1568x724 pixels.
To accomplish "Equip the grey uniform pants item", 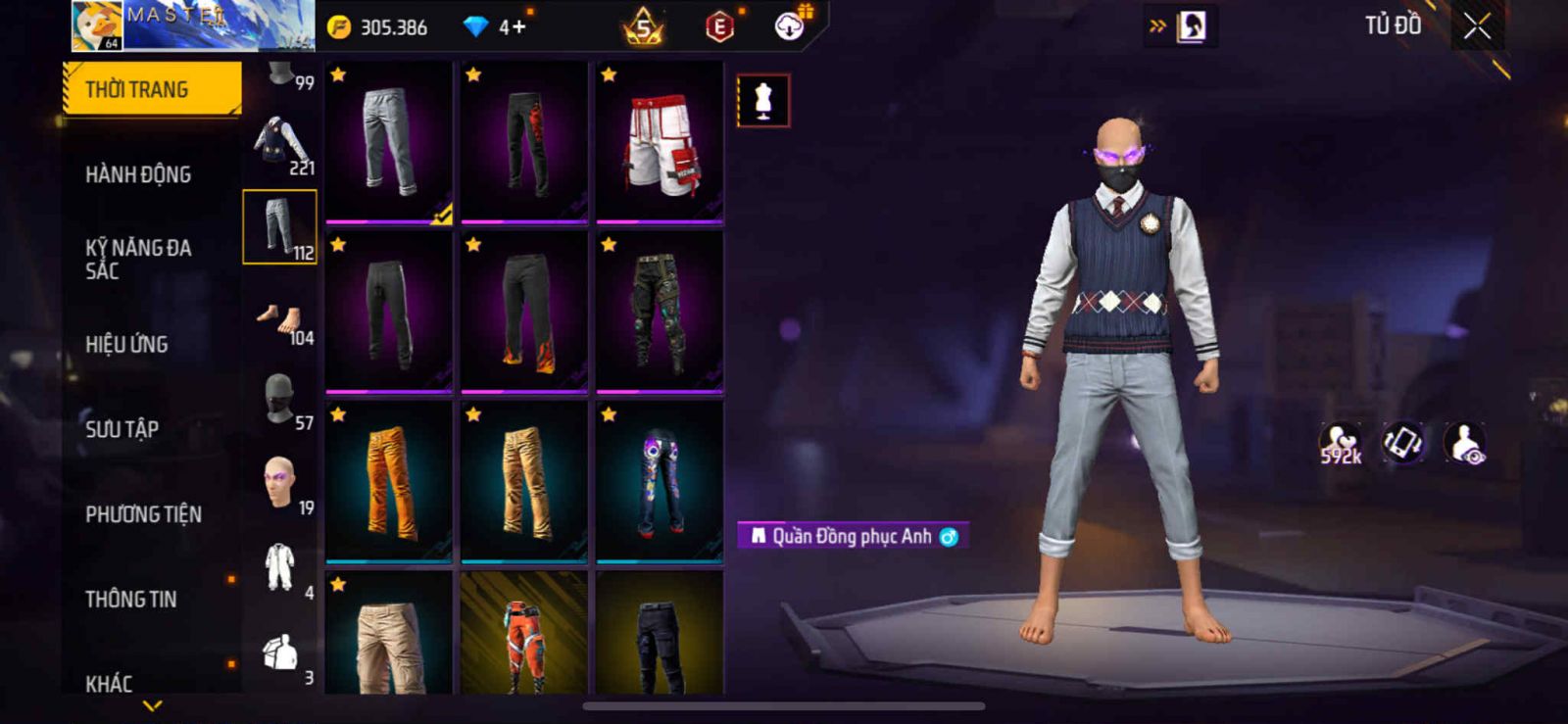I will 389,143.
